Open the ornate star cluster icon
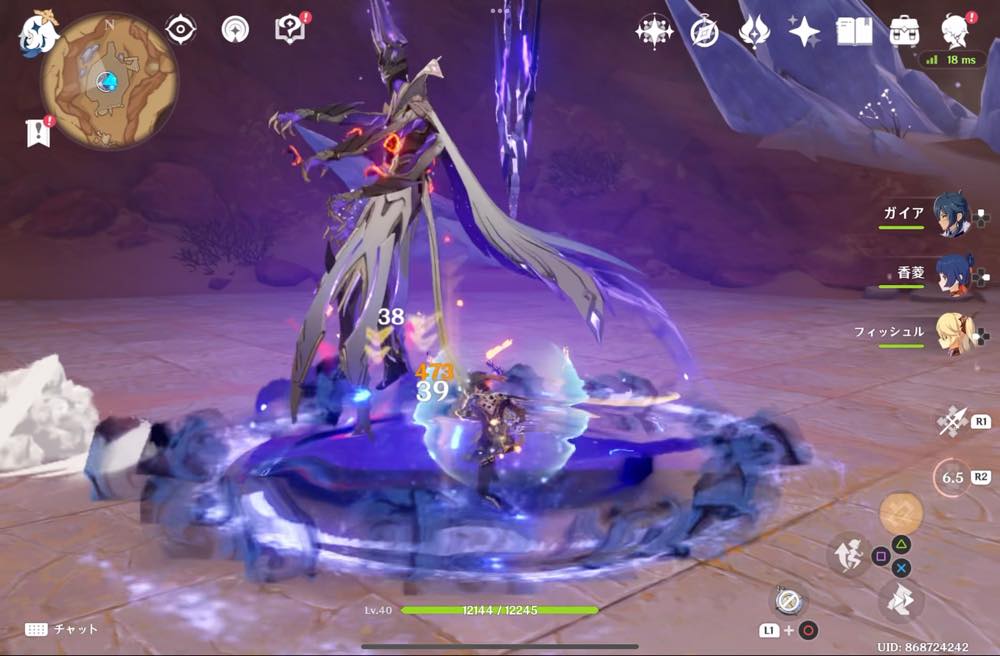 [653, 32]
